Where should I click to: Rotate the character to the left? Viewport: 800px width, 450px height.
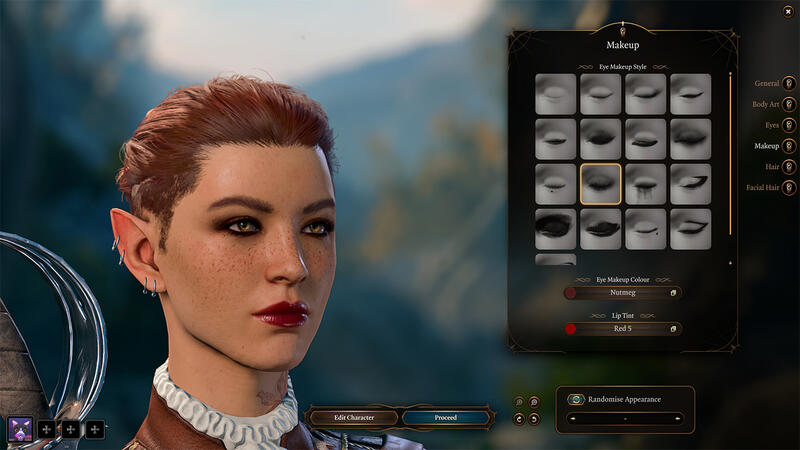pyautogui.click(x=519, y=418)
